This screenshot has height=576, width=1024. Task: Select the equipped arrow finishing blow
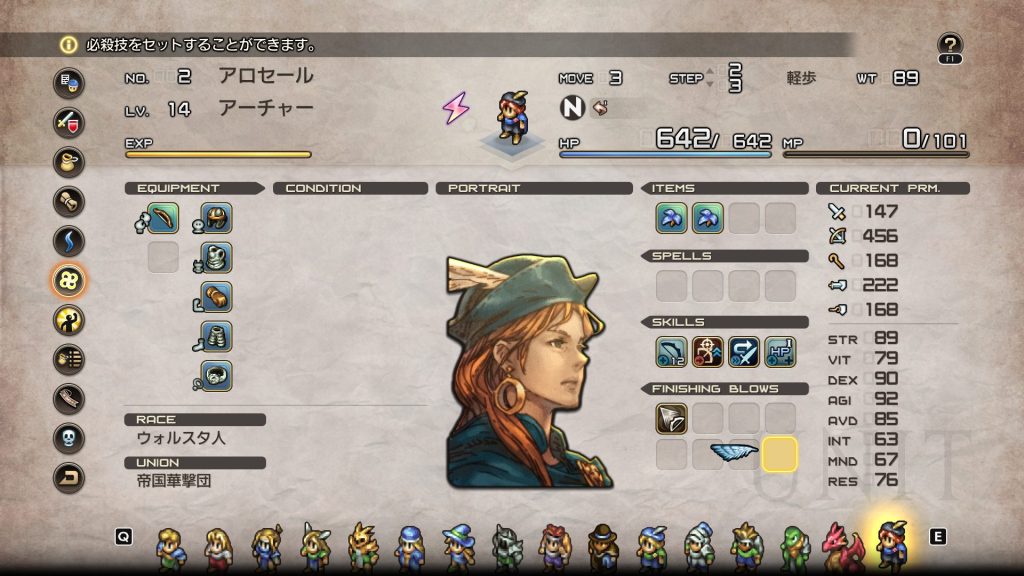671,418
